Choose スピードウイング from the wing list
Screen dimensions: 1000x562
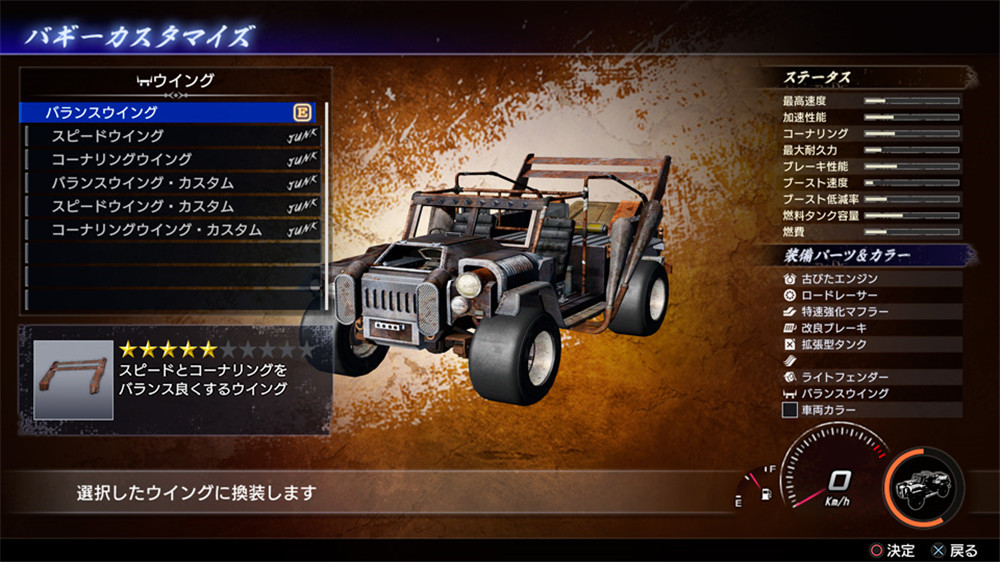point(170,136)
